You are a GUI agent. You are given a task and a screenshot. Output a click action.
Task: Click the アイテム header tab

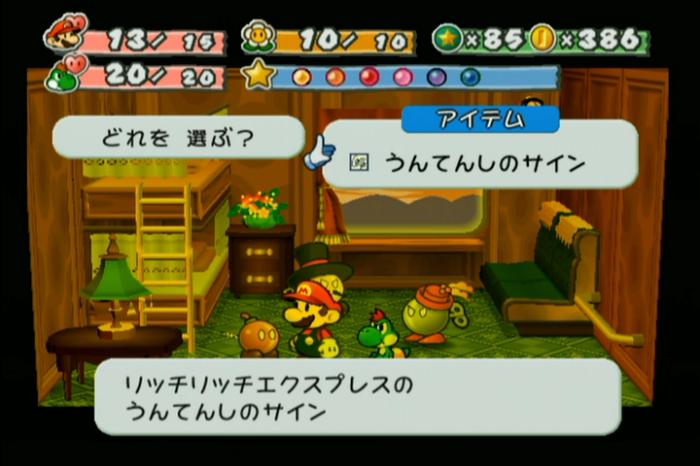(480, 118)
